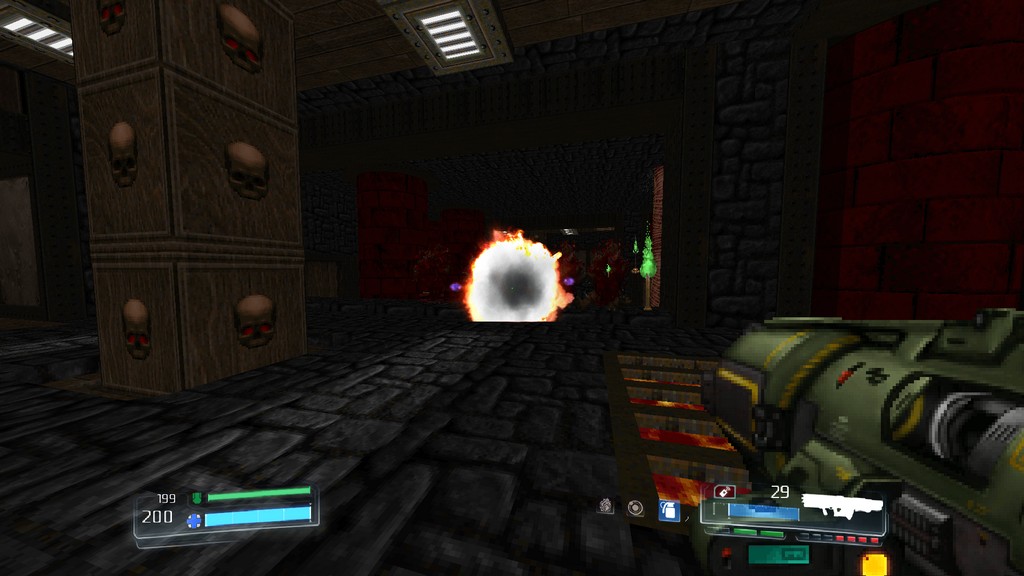This screenshot has height=576, width=1024.
Task: Click the red weapon mod icon
Action: pos(723,492)
